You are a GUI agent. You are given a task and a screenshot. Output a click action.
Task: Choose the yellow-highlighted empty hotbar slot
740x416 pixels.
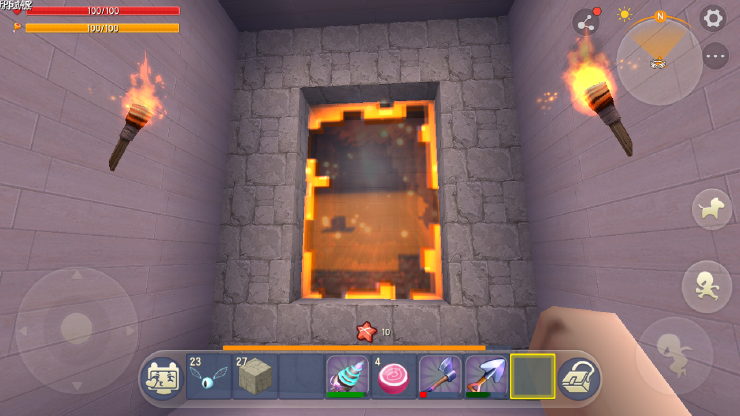tap(532, 376)
